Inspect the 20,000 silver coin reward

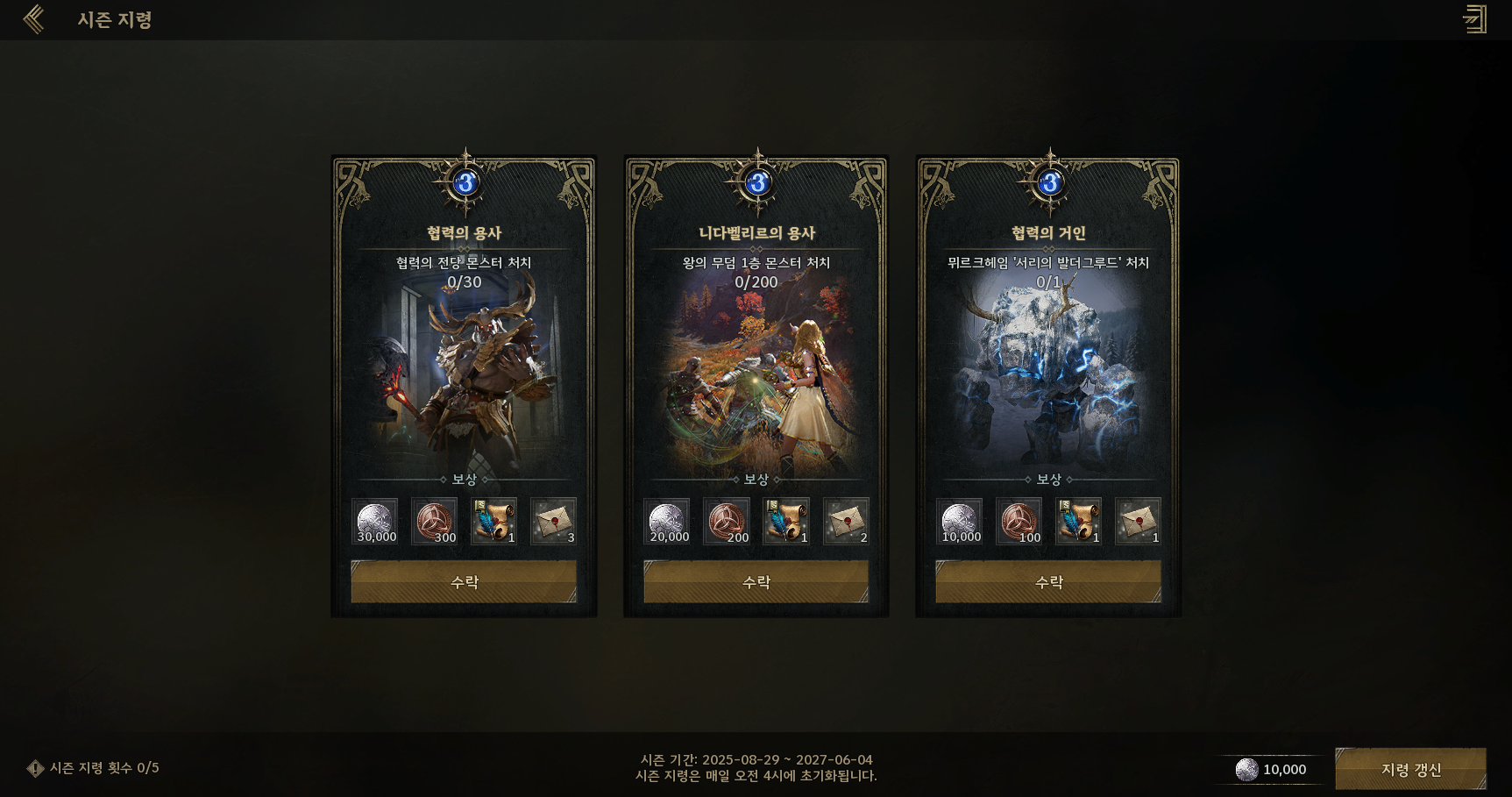(x=667, y=522)
